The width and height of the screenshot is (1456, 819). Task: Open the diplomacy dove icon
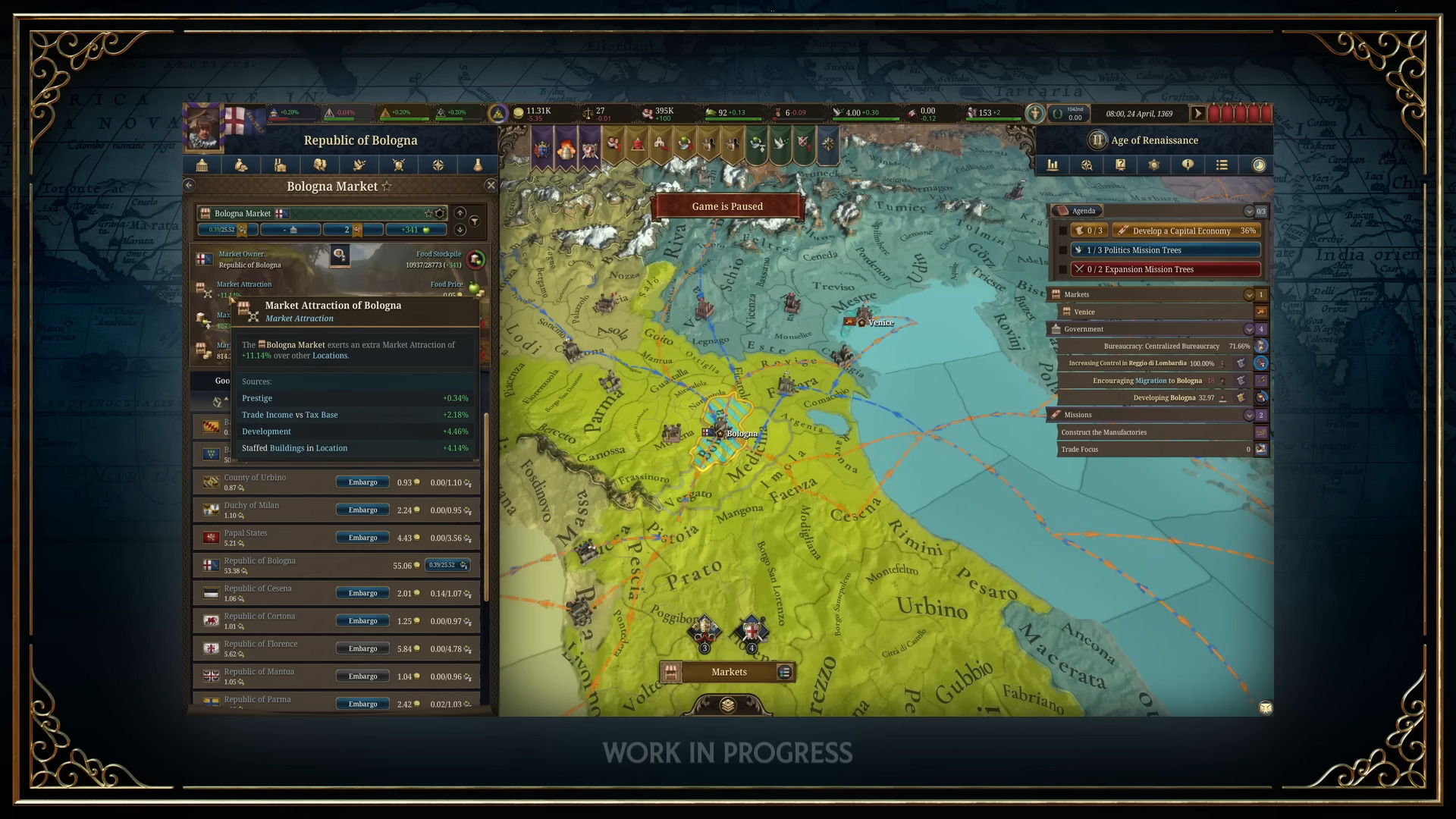pyautogui.click(x=359, y=165)
